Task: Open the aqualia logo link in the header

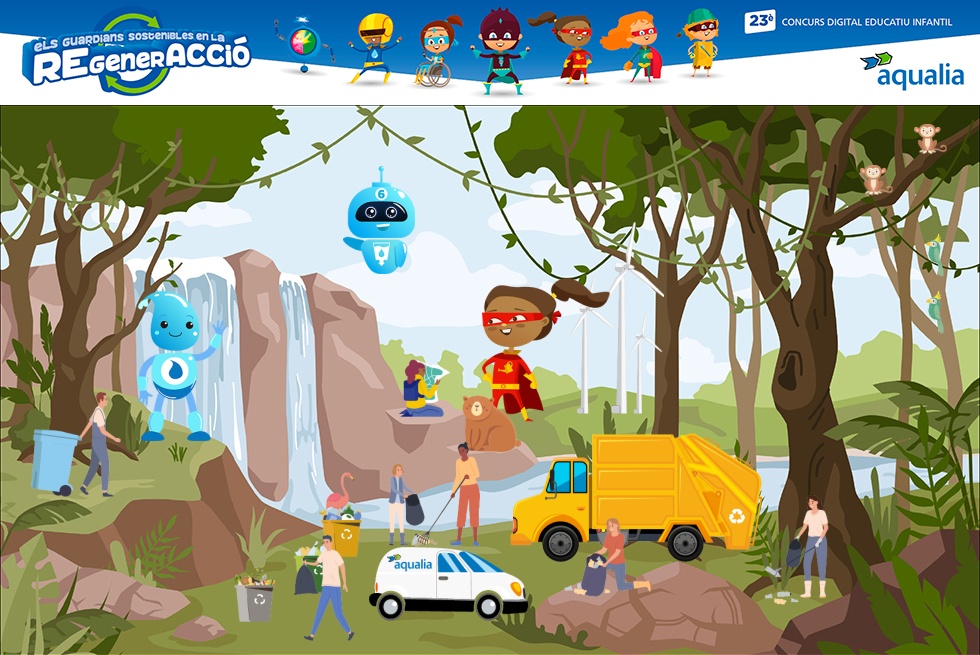Action: tap(911, 70)
